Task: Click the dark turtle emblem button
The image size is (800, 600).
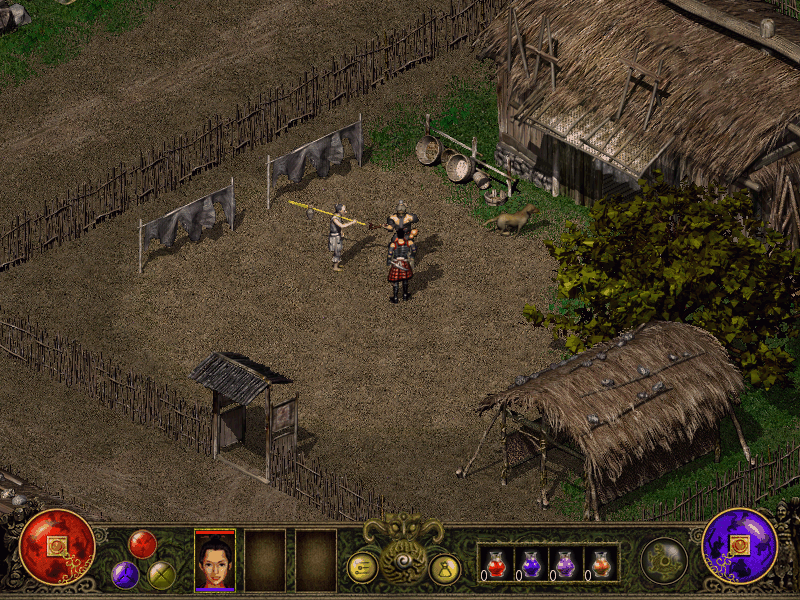Action: pos(663,559)
